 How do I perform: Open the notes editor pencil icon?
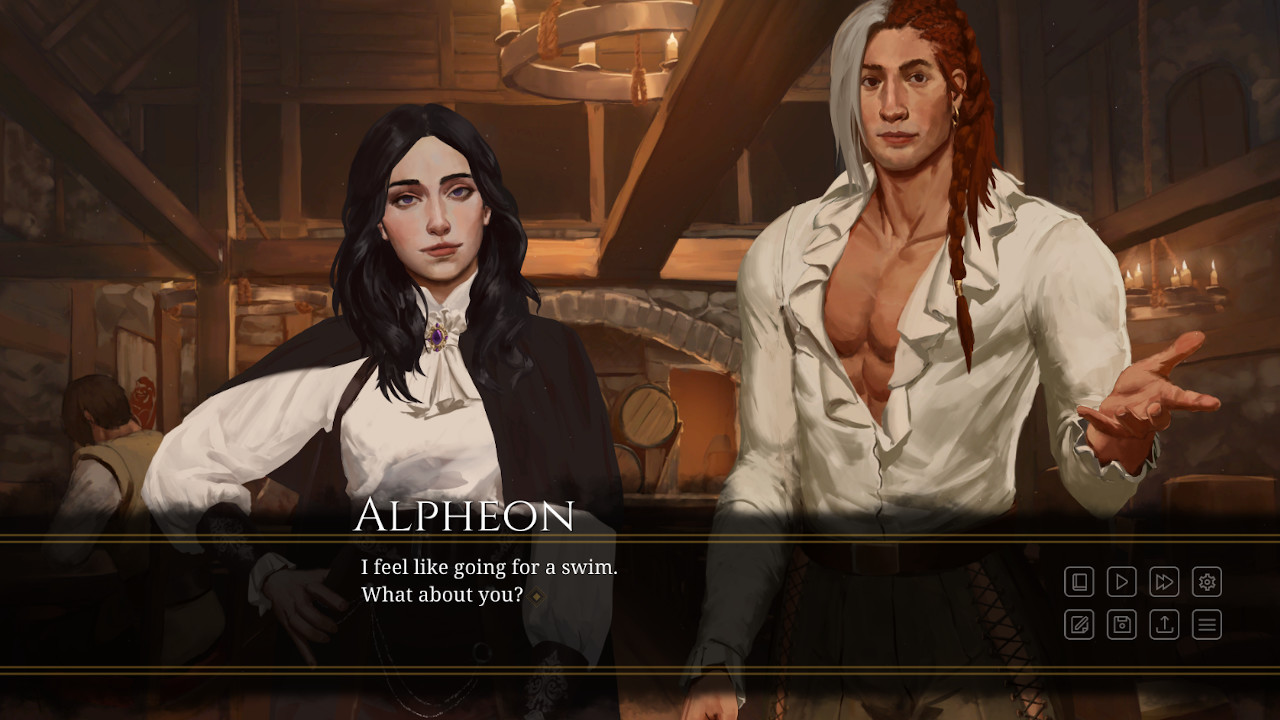[1079, 626]
